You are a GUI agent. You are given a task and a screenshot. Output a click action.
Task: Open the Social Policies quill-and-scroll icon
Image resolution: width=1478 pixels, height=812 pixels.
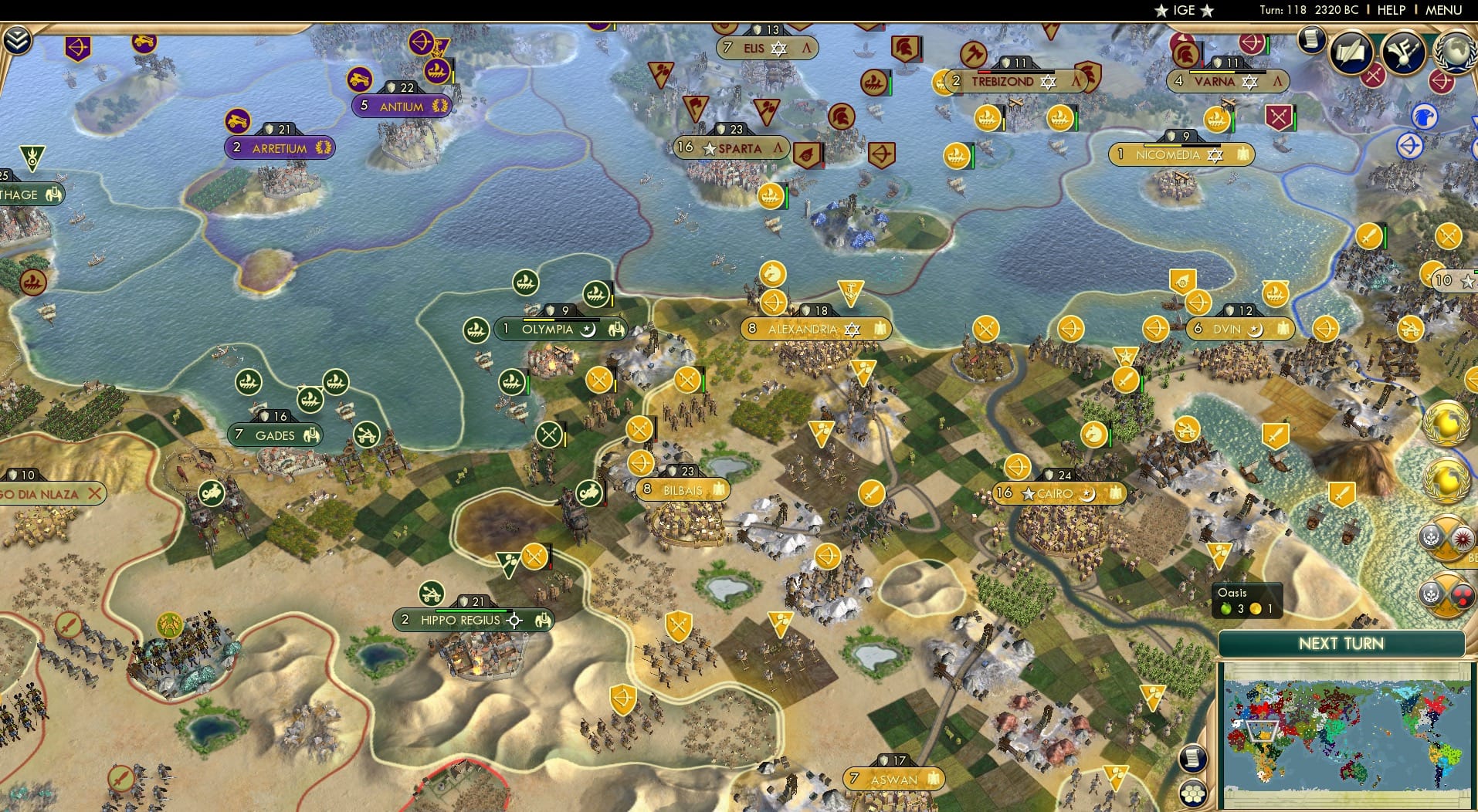tap(1350, 51)
